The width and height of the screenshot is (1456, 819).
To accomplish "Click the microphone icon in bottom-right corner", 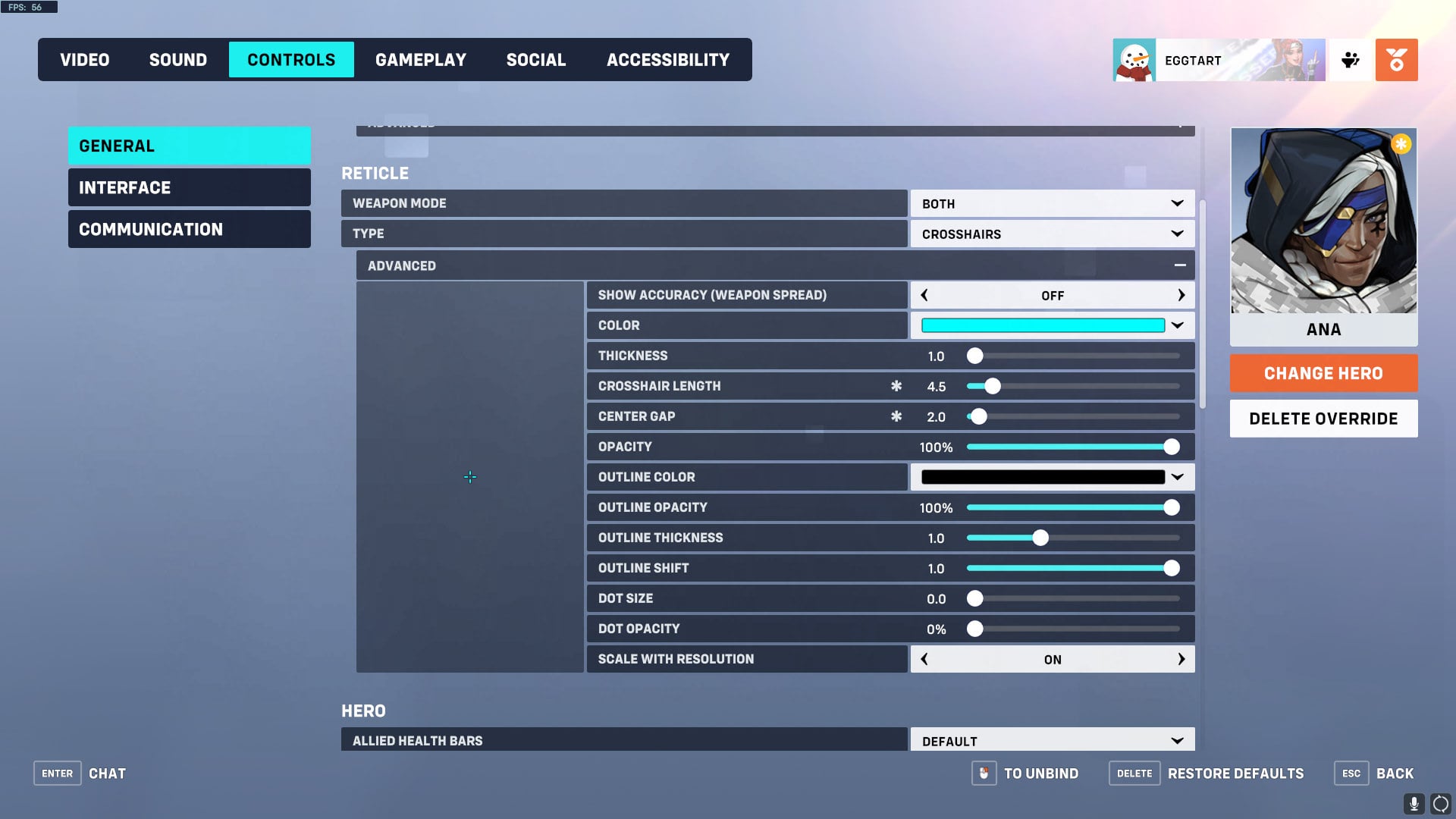I will point(1414,804).
